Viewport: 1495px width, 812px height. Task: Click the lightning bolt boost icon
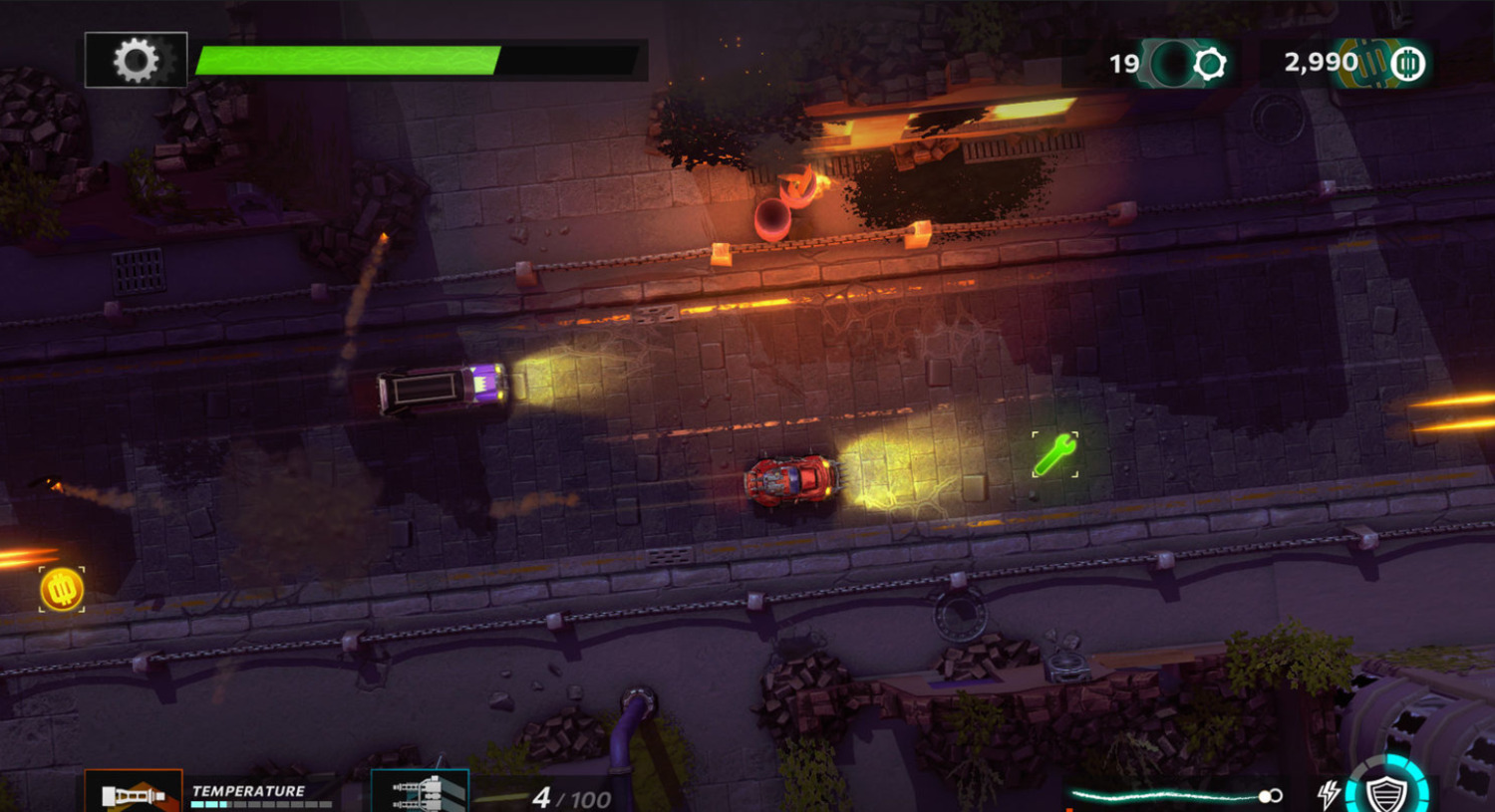[x=1328, y=794]
